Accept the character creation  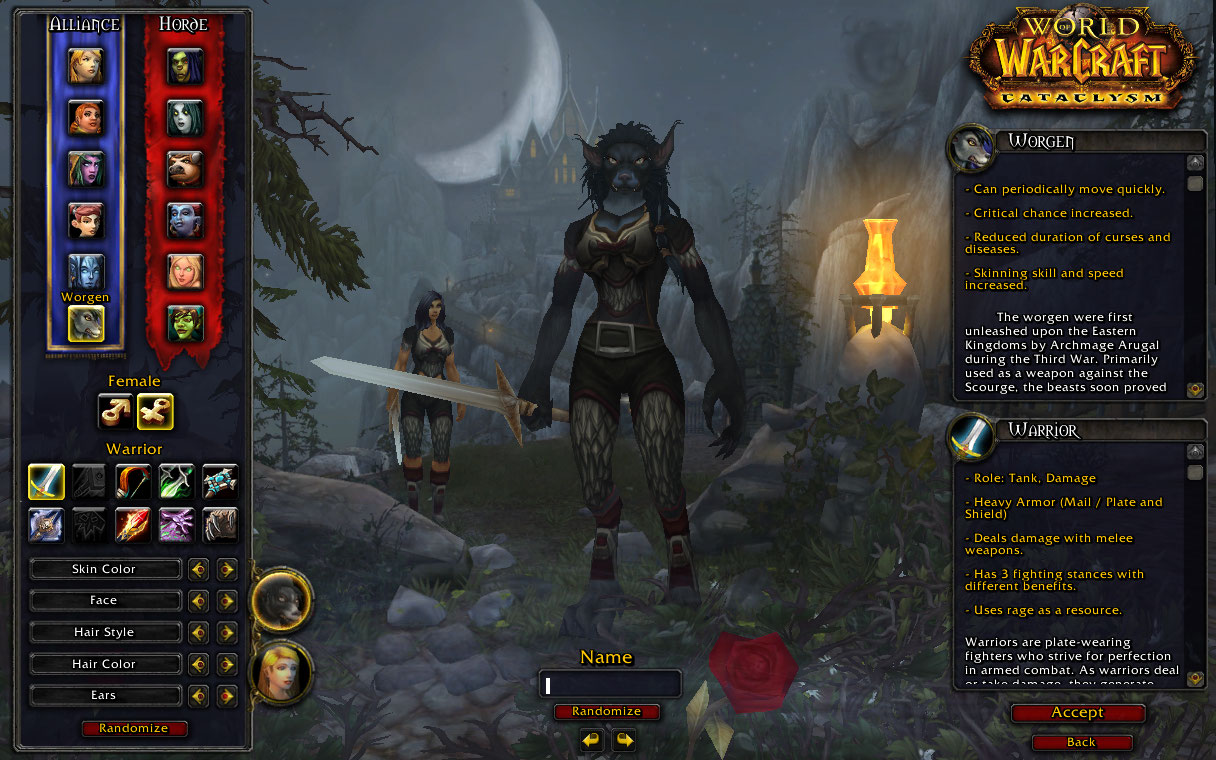tap(1077, 713)
